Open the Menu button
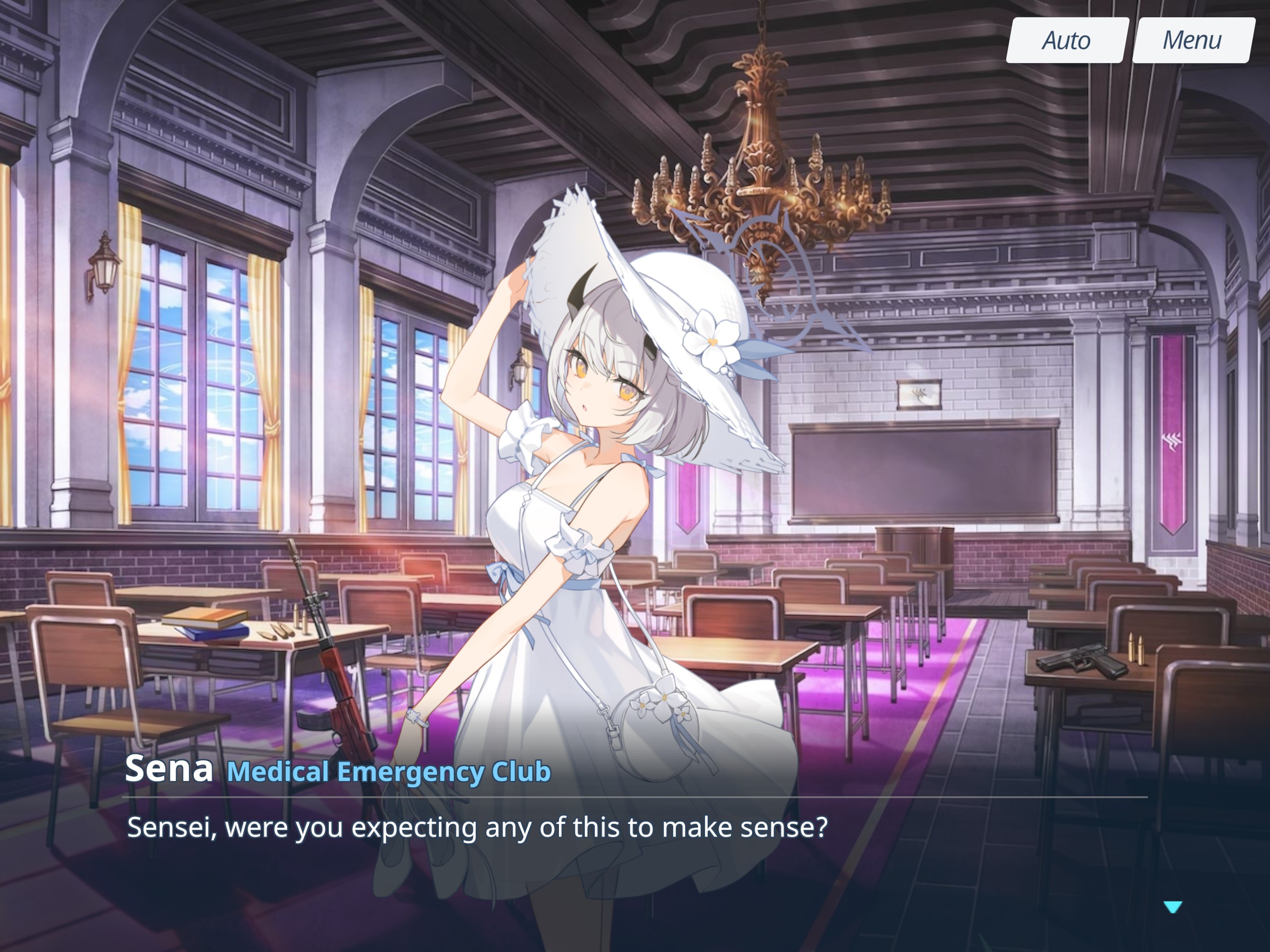 [x=1192, y=40]
